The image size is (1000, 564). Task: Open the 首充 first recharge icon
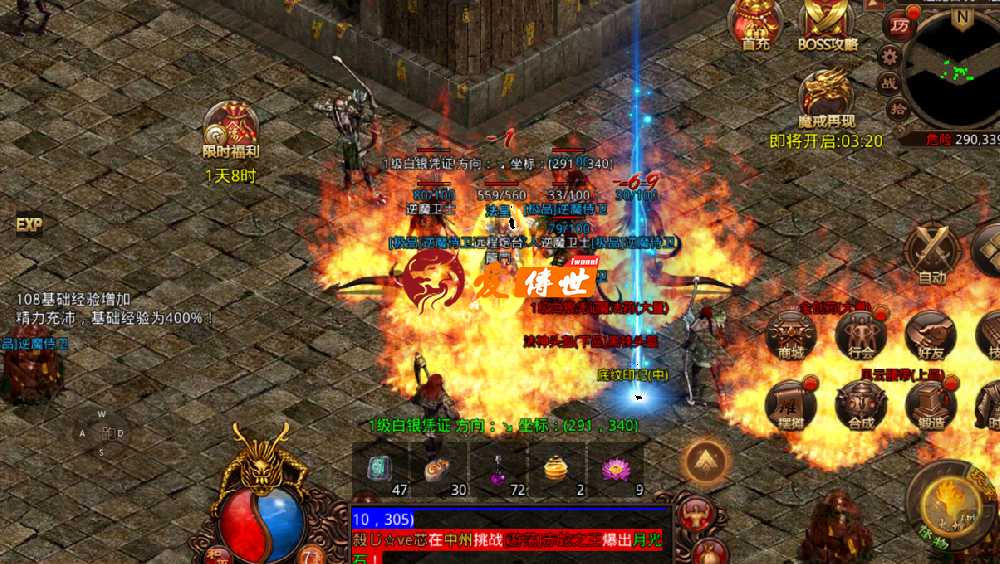coord(755,24)
